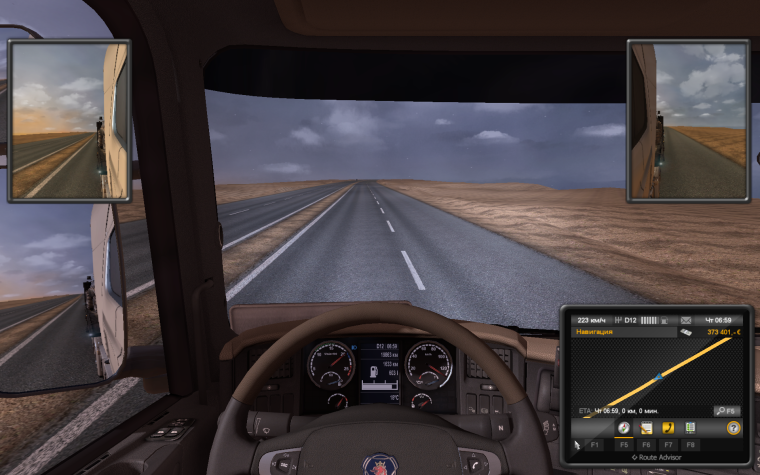The height and width of the screenshot is (475, 760).
Task: Show the green information list tab
Action: 690,428
